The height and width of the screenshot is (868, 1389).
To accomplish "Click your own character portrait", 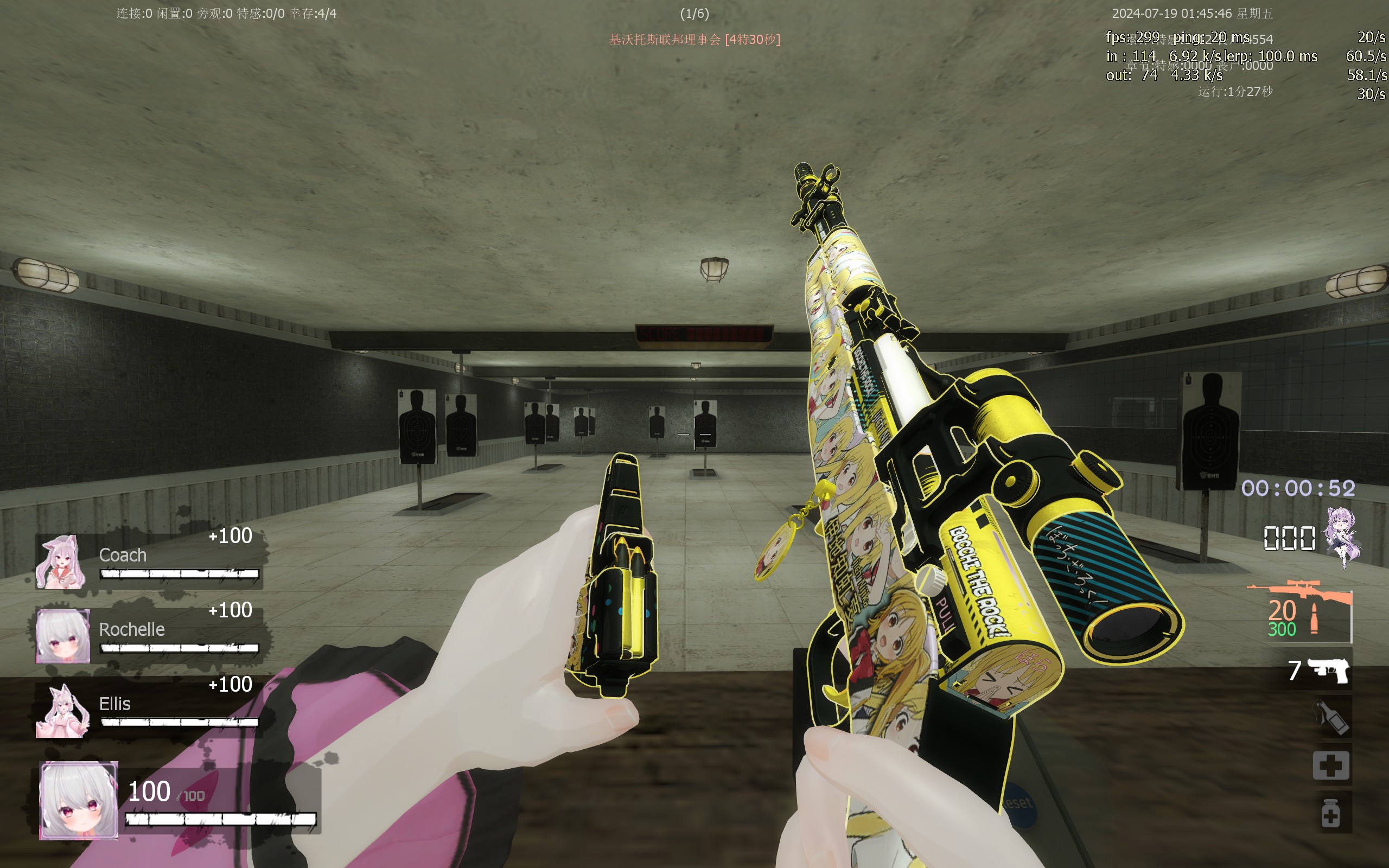I will point(79,800).
